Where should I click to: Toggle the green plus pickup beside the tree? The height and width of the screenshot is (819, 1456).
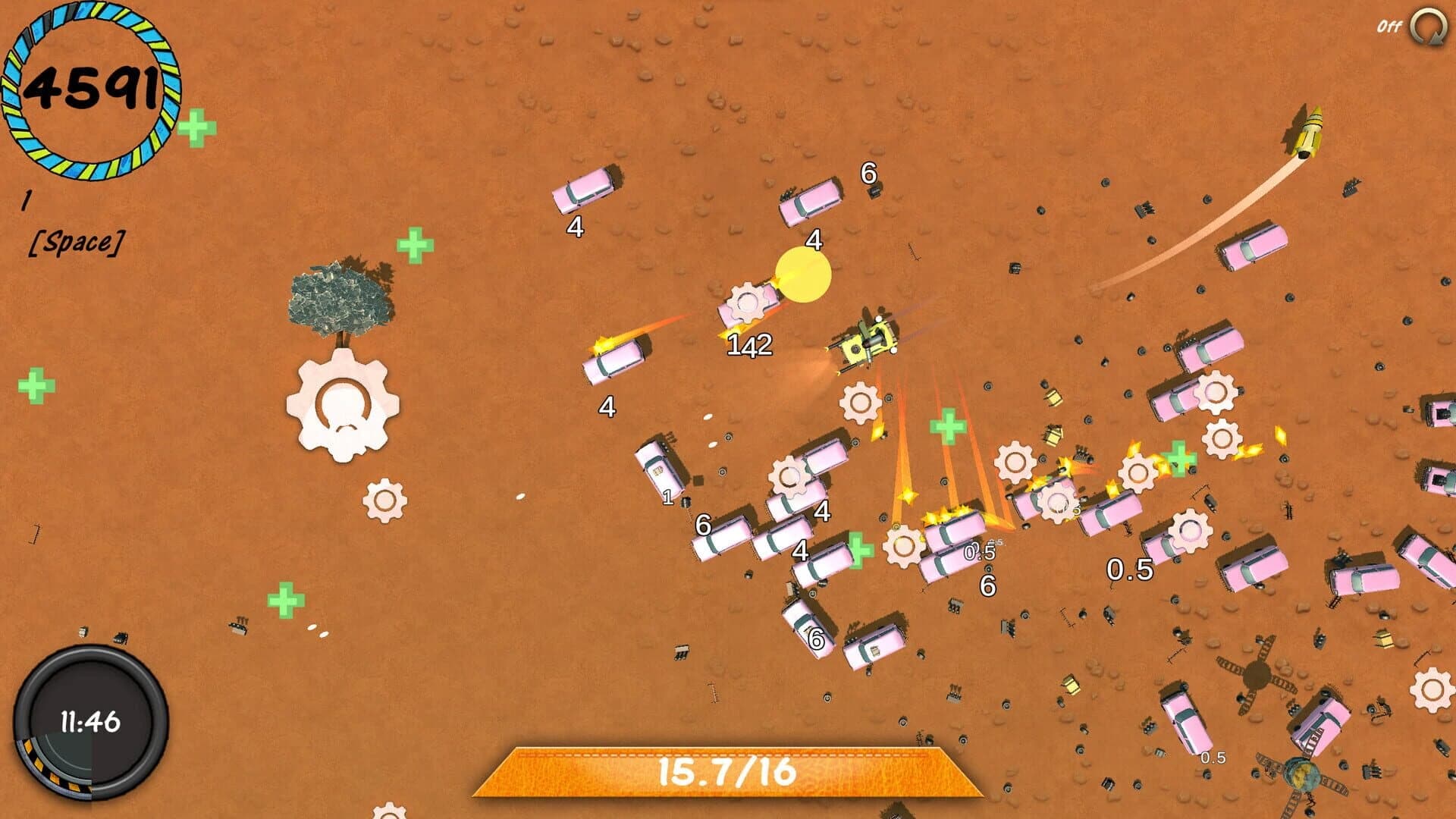click(x=413, y=245)
